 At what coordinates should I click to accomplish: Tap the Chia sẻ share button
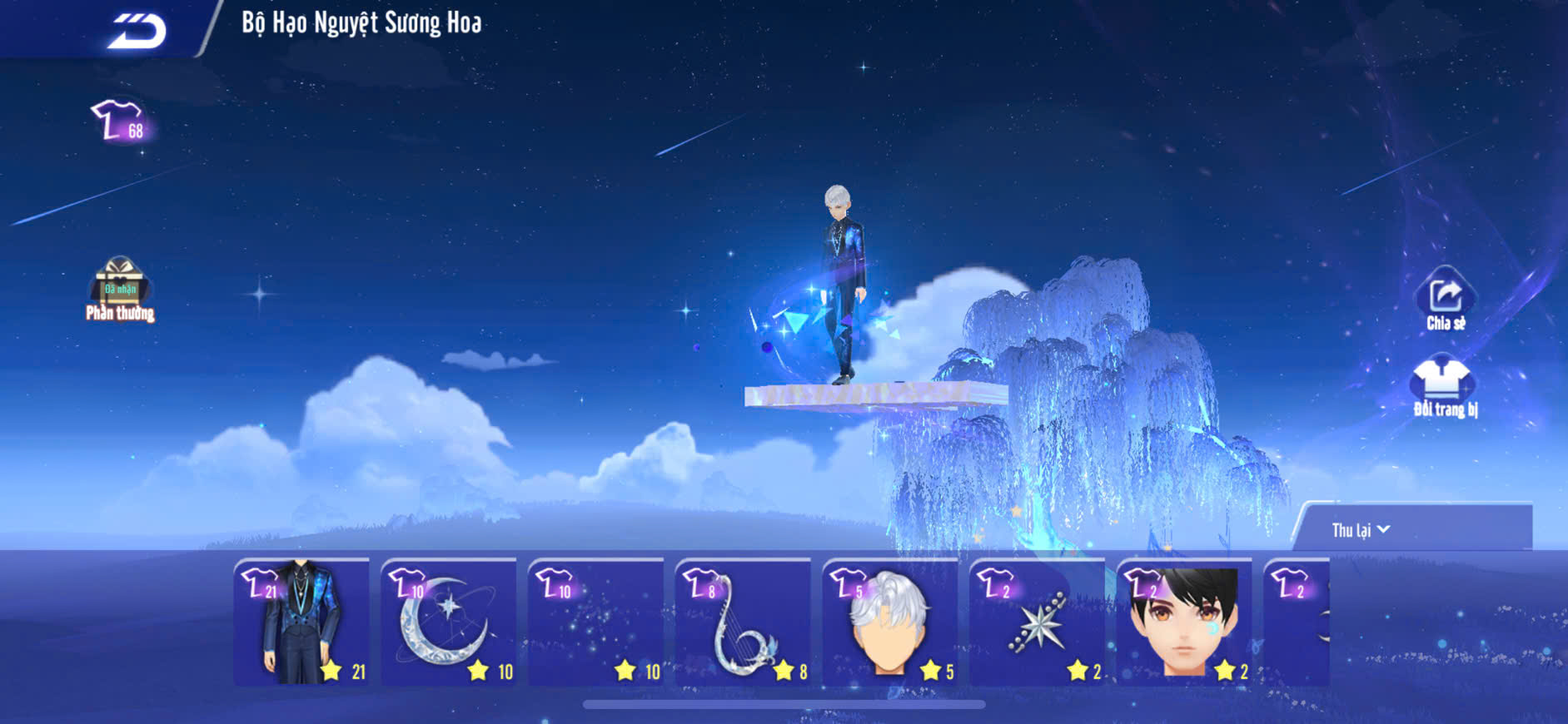pyautogui.click(x=1445, y=300)
